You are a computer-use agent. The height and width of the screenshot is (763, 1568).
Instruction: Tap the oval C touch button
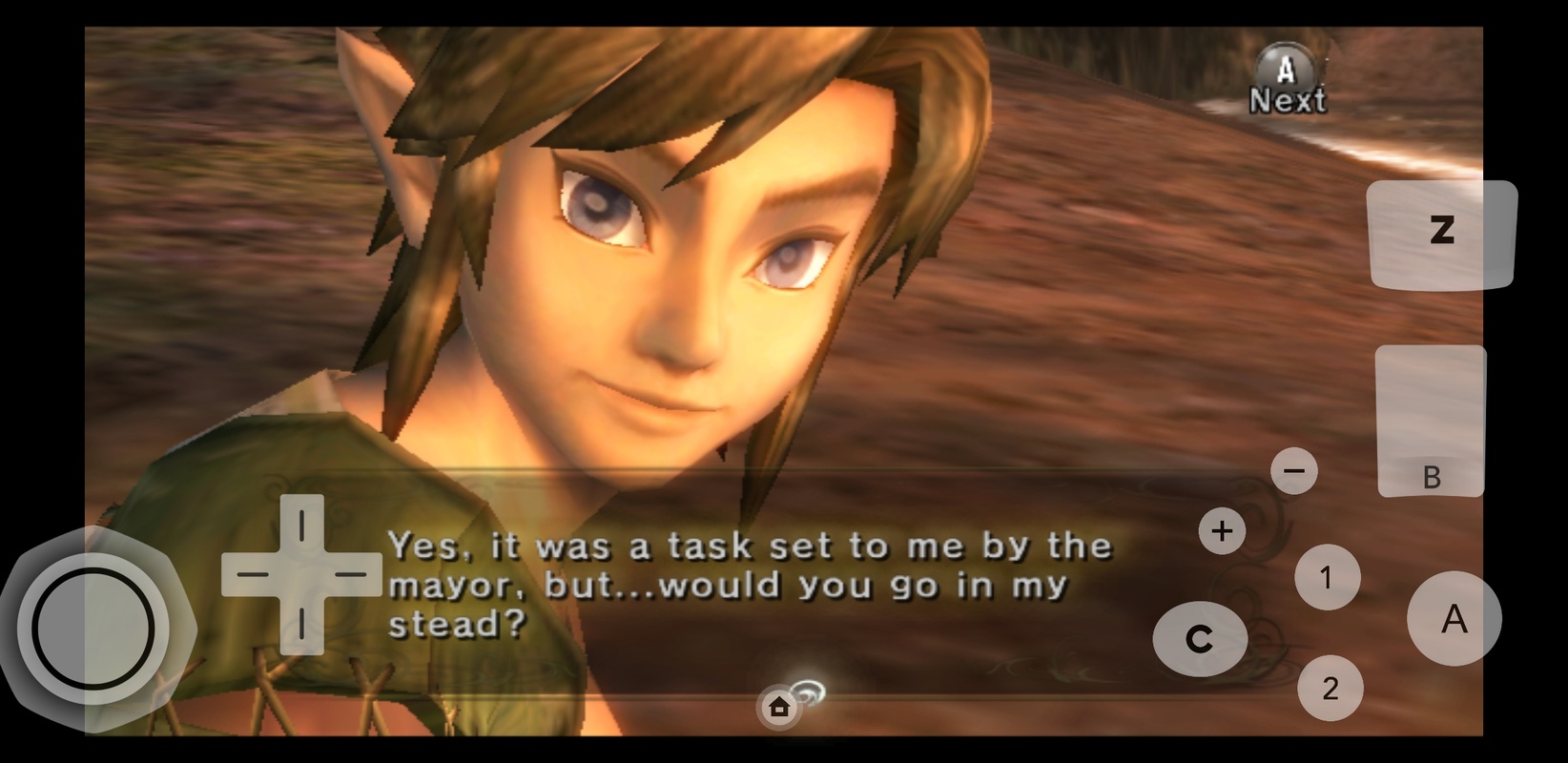click(x=1200, y=639)
